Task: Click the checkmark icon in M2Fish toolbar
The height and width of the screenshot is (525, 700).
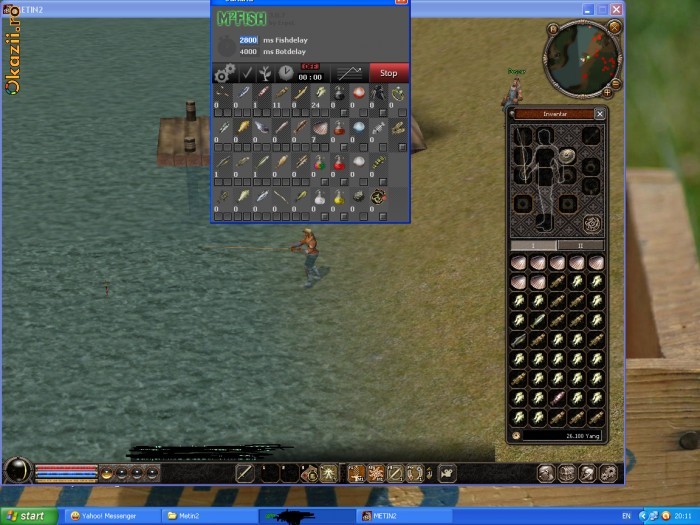Action: tap(246, 73)
